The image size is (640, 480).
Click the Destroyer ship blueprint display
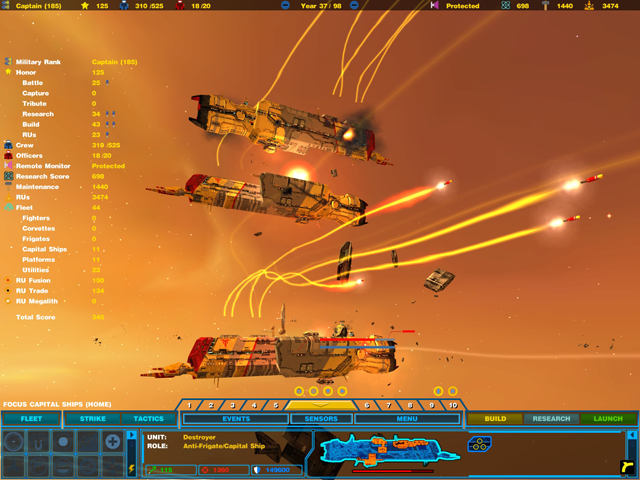[x=385, y=452]
